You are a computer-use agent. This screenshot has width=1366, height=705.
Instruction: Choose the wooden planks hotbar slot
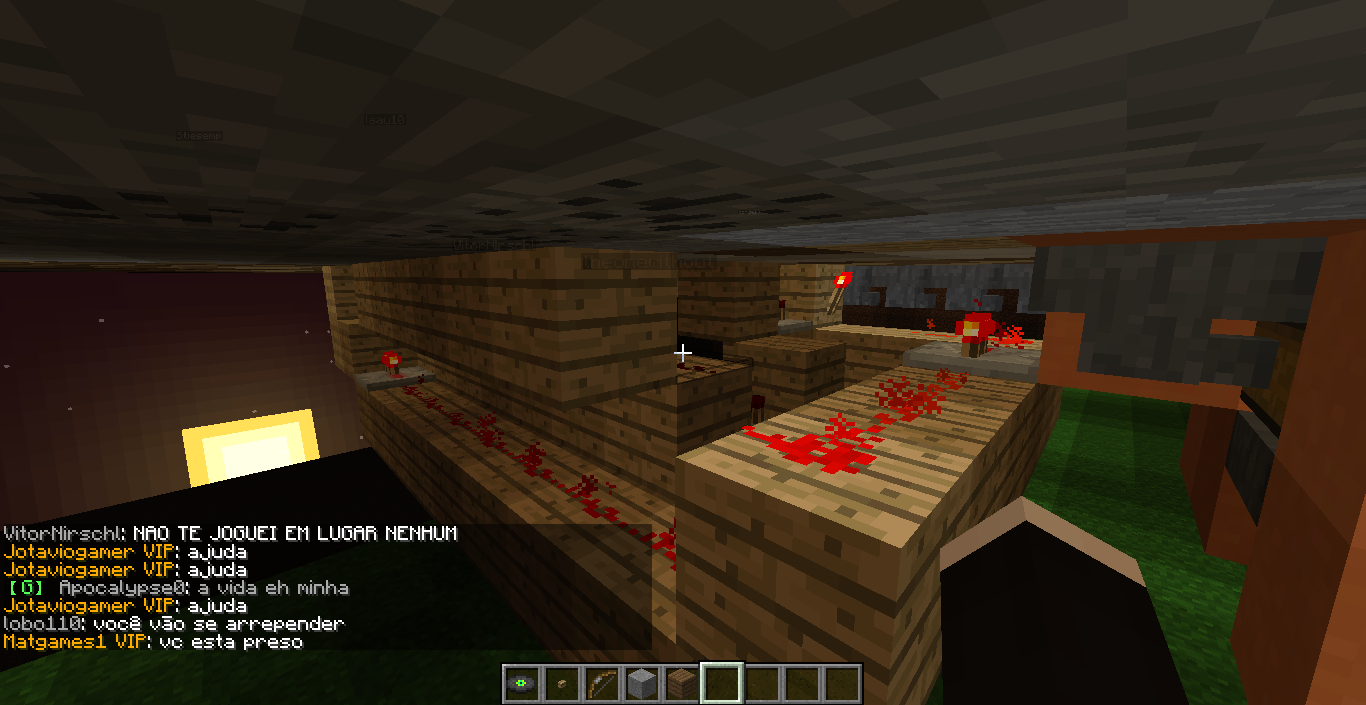681,684
